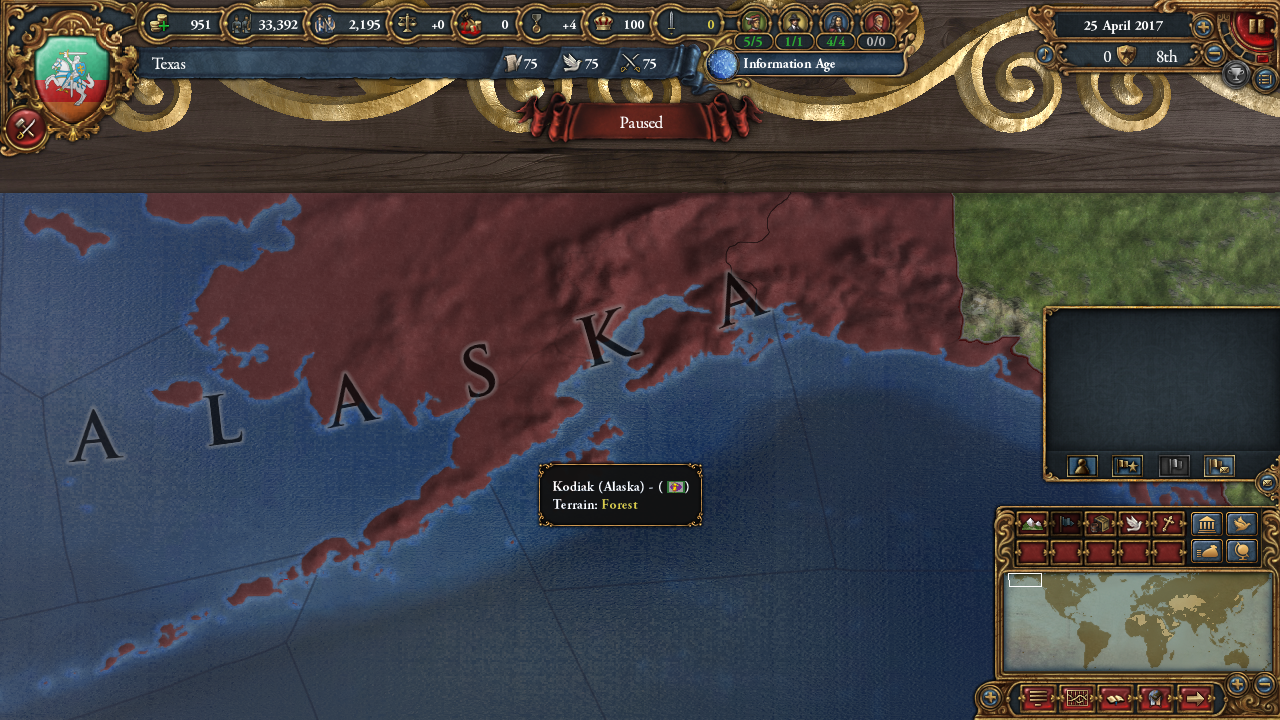Open the message log book icon
Screen dimensions: 1280x720
point(1115,698)
